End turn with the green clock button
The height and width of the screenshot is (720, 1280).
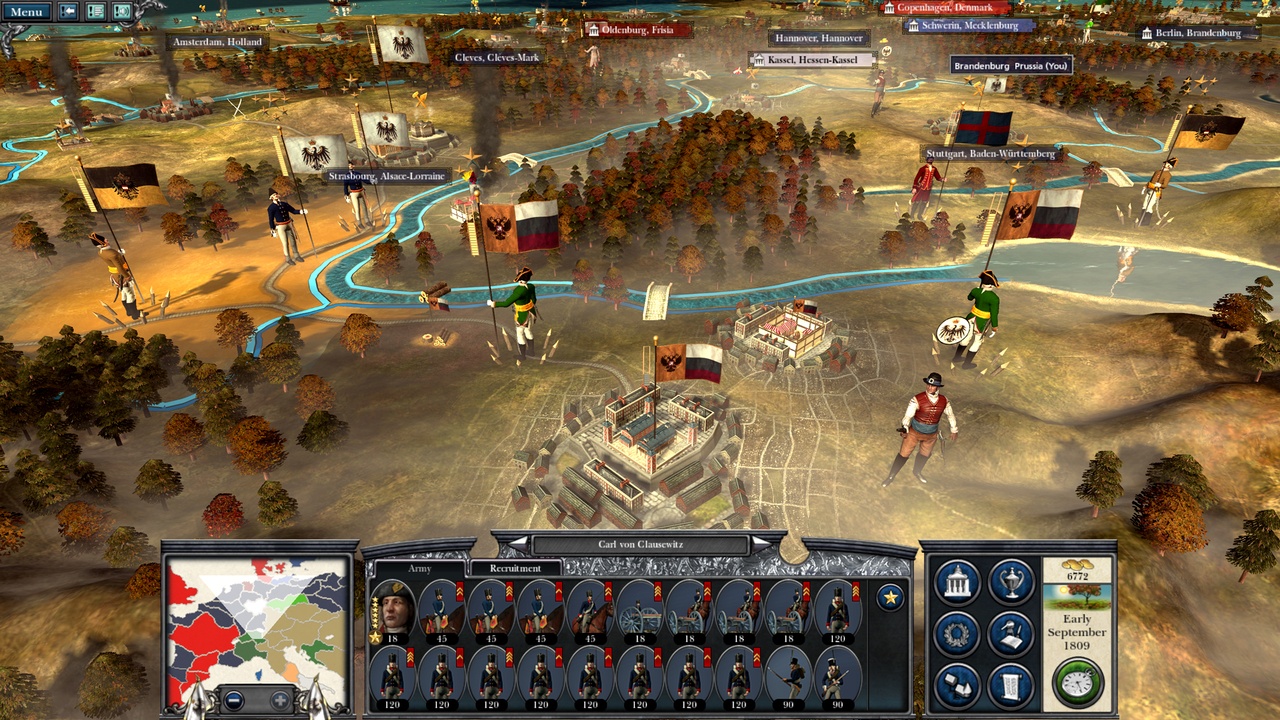(x=1077, y=682)
